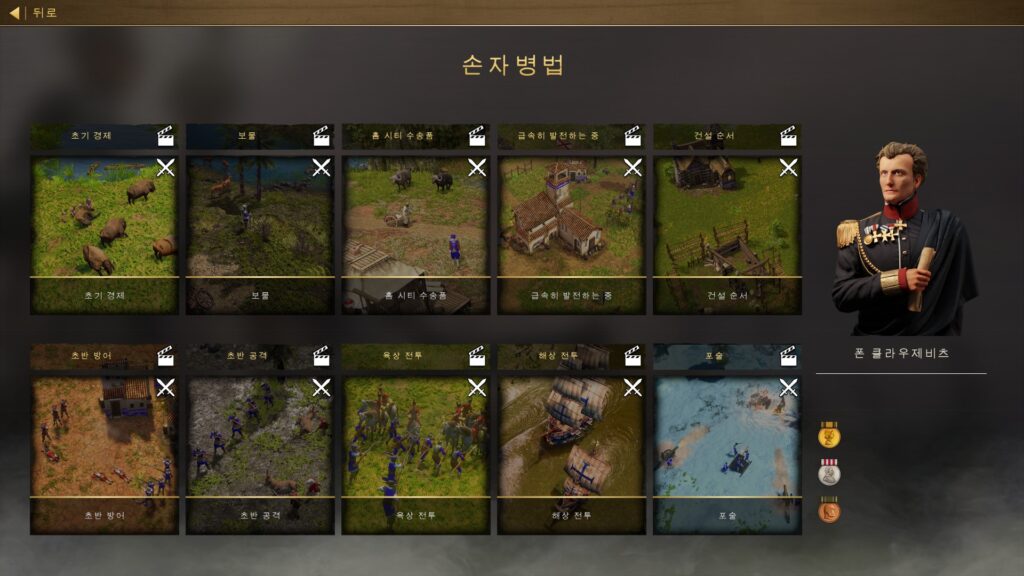This screenshot has width=1024, height=576.
Task: Open the 육상 전투 mission tile
Action: (x=416, y=454)
